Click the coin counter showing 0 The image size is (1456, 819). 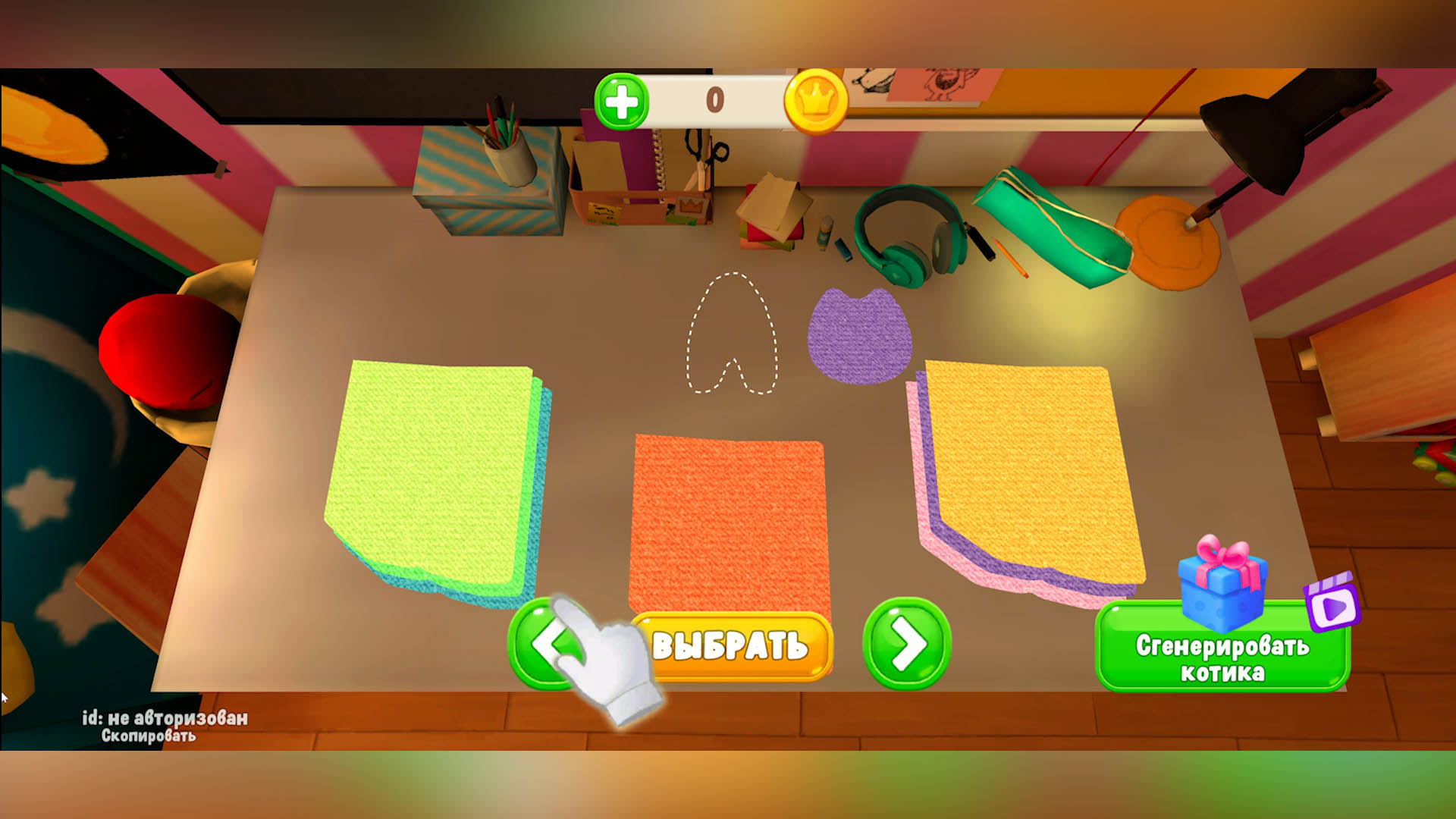coord(717,99)
